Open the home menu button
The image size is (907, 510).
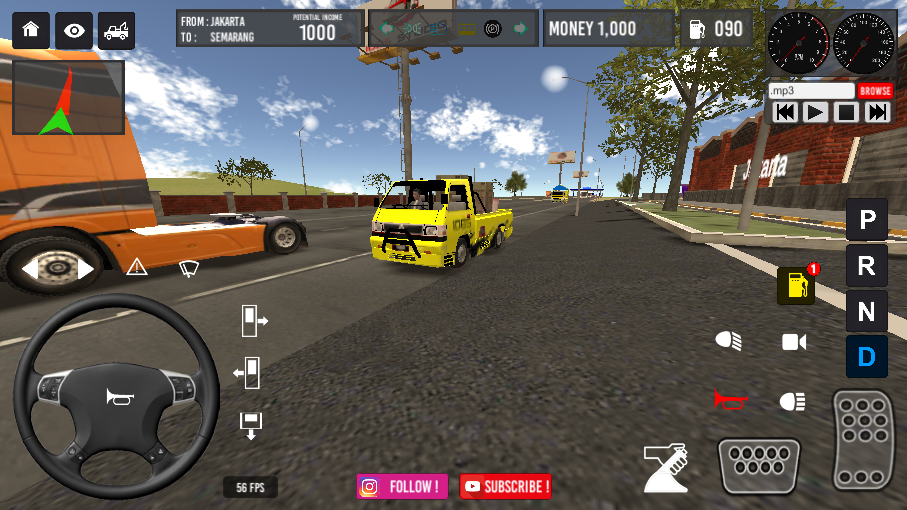(x=31, y=30)
